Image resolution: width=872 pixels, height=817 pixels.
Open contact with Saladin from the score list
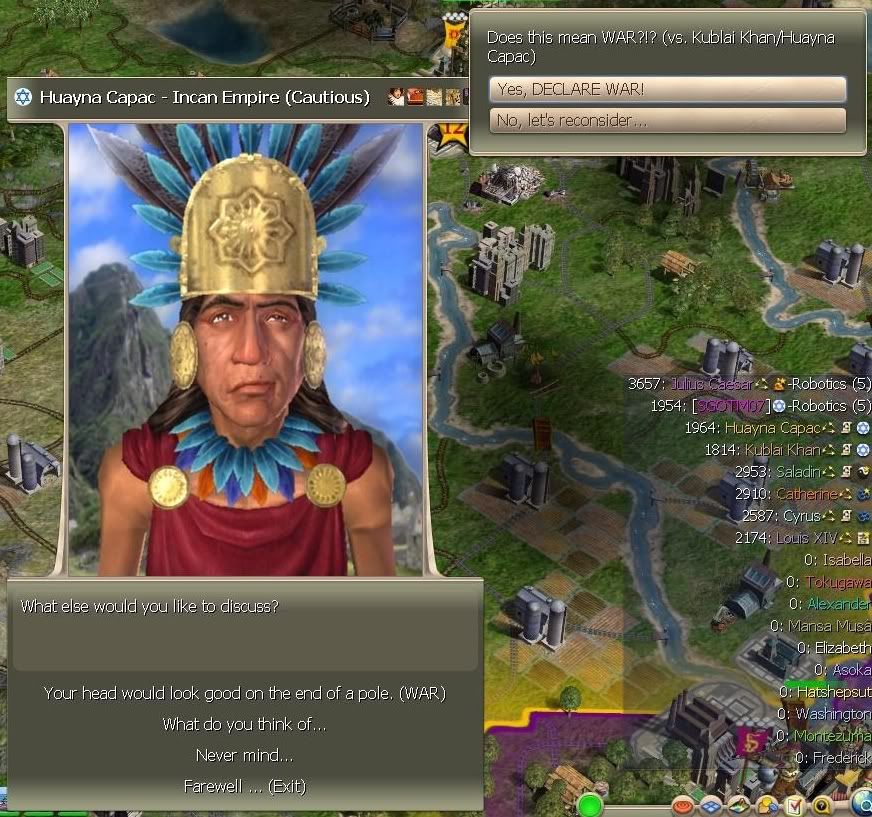click(x=795, y=472)
